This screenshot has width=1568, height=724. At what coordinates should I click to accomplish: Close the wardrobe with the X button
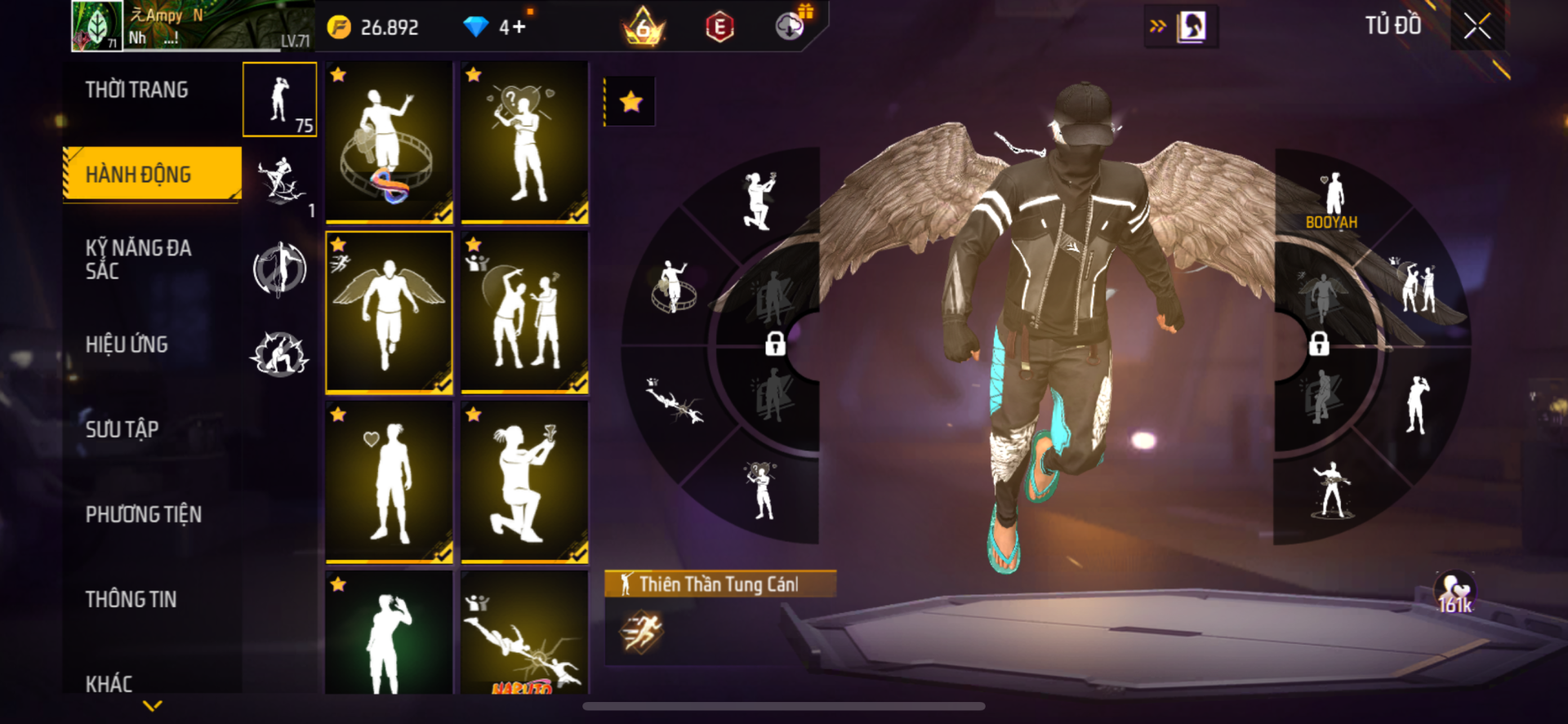click(1477, 26)
